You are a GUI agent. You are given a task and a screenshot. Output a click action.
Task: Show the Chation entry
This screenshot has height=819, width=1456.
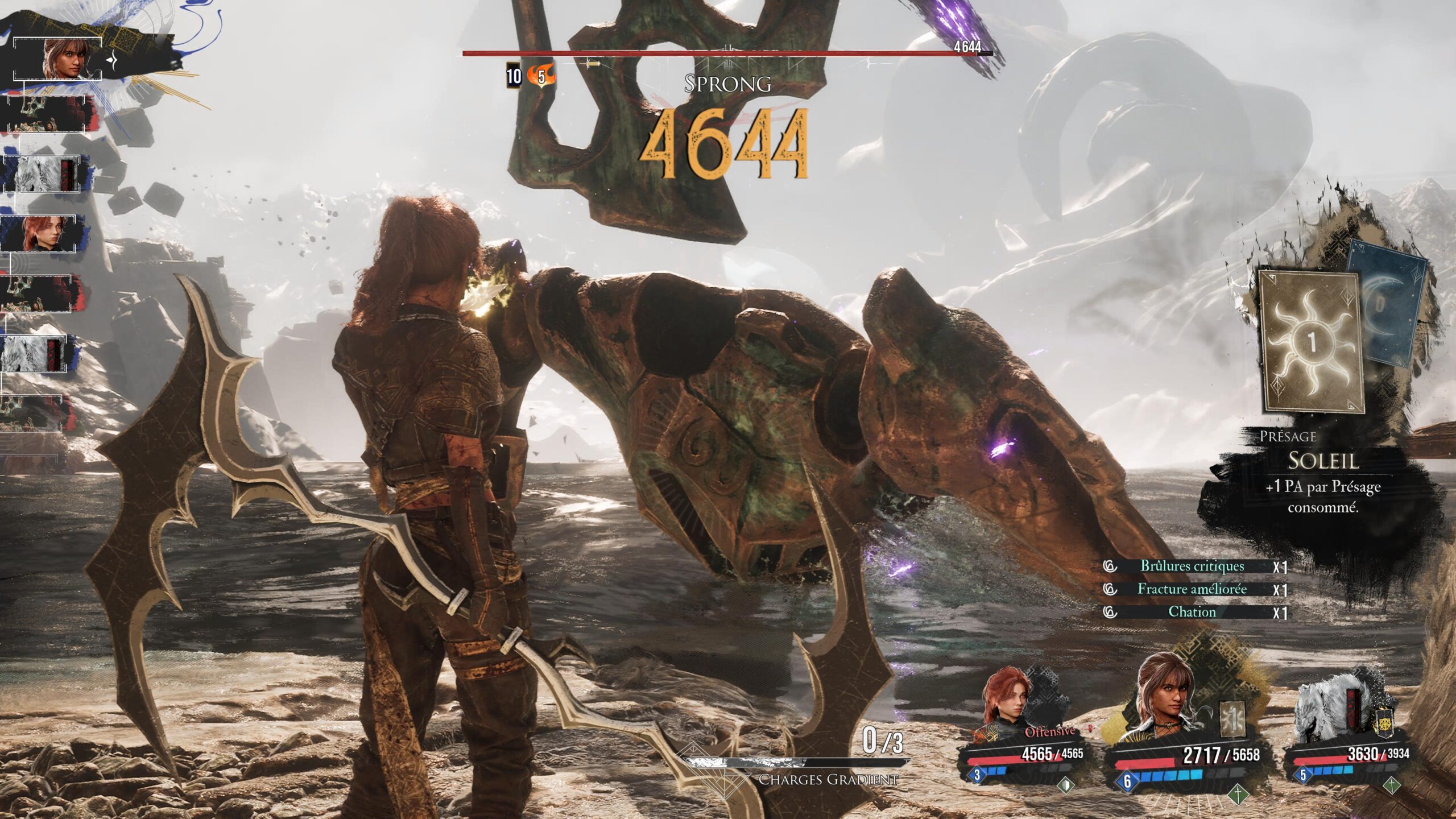[1192, 612]
